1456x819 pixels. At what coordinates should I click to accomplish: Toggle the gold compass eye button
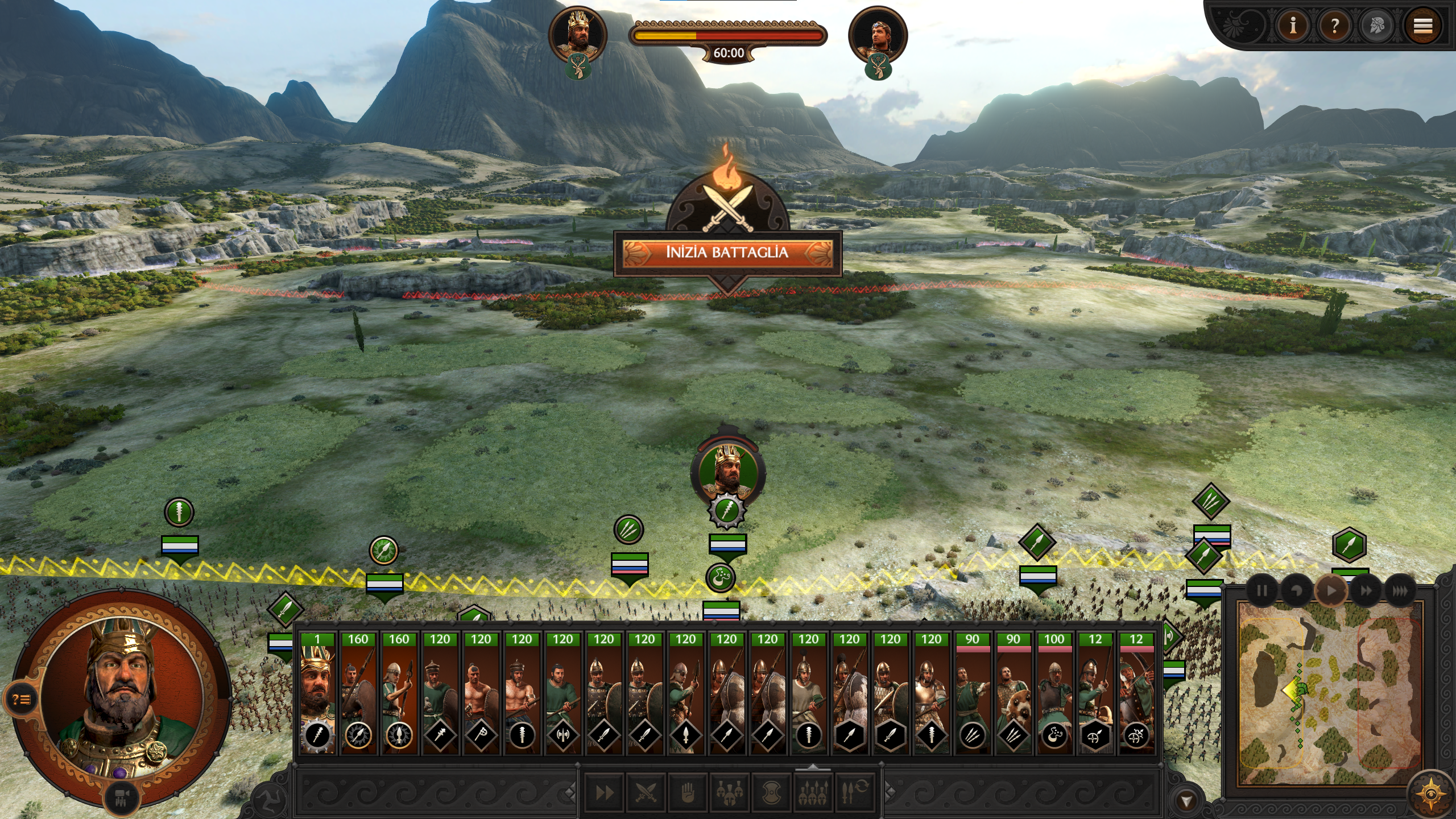pyautogui.click(x=1429, y=793)
